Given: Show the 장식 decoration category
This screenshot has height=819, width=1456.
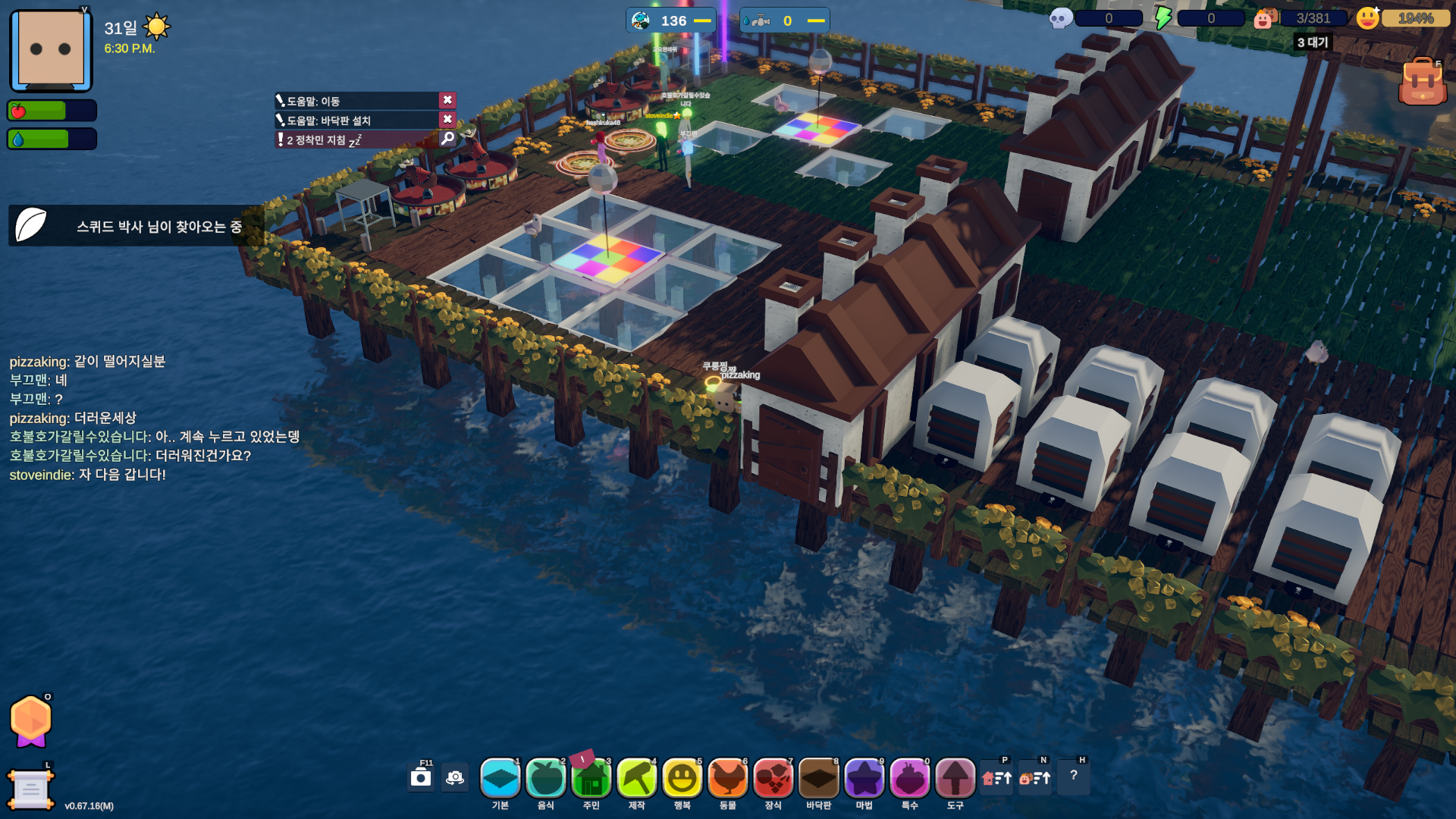Looking at the screenshot, I should coord(773,779).
